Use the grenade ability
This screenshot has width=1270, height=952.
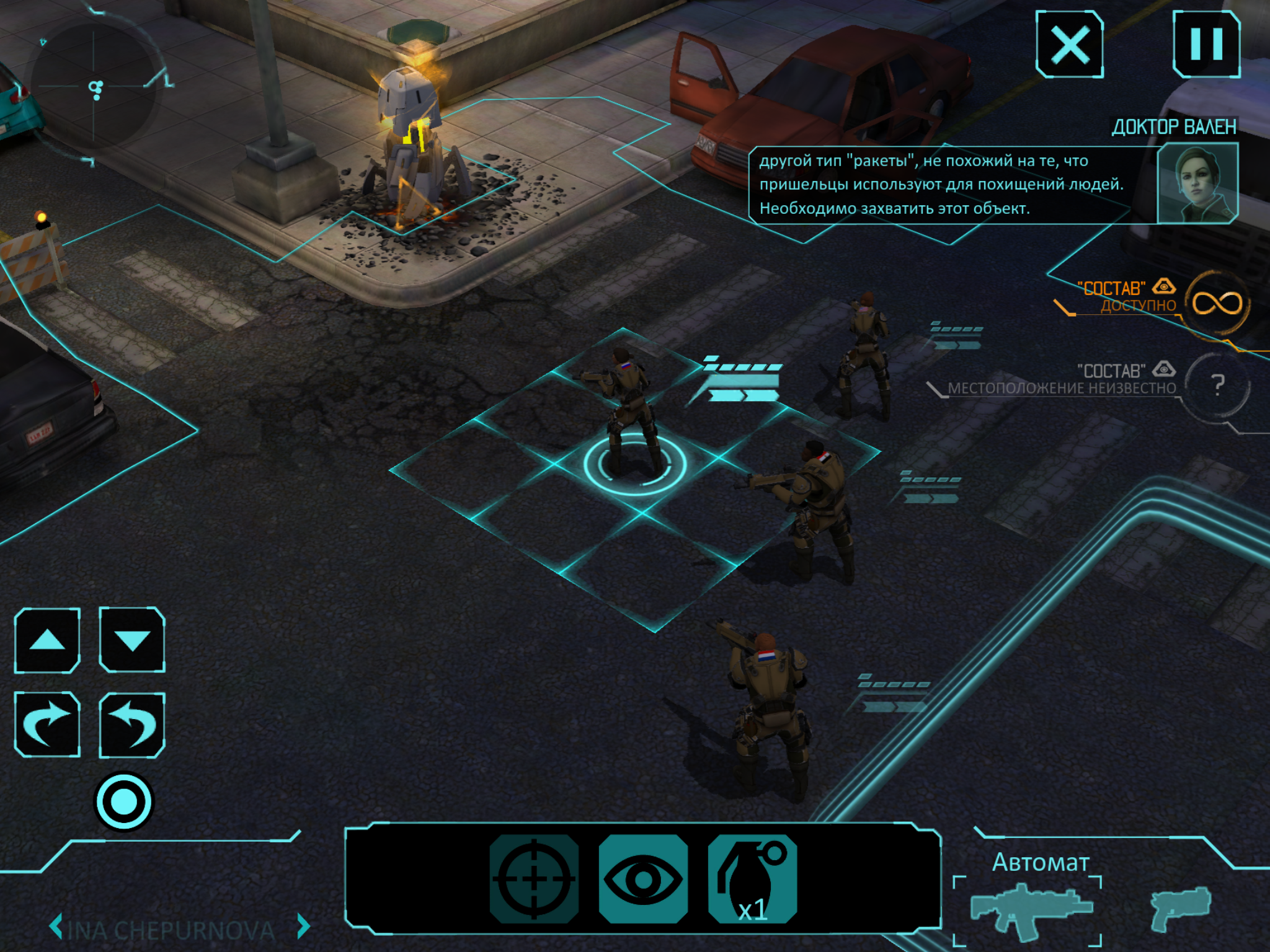coord(752,878)
